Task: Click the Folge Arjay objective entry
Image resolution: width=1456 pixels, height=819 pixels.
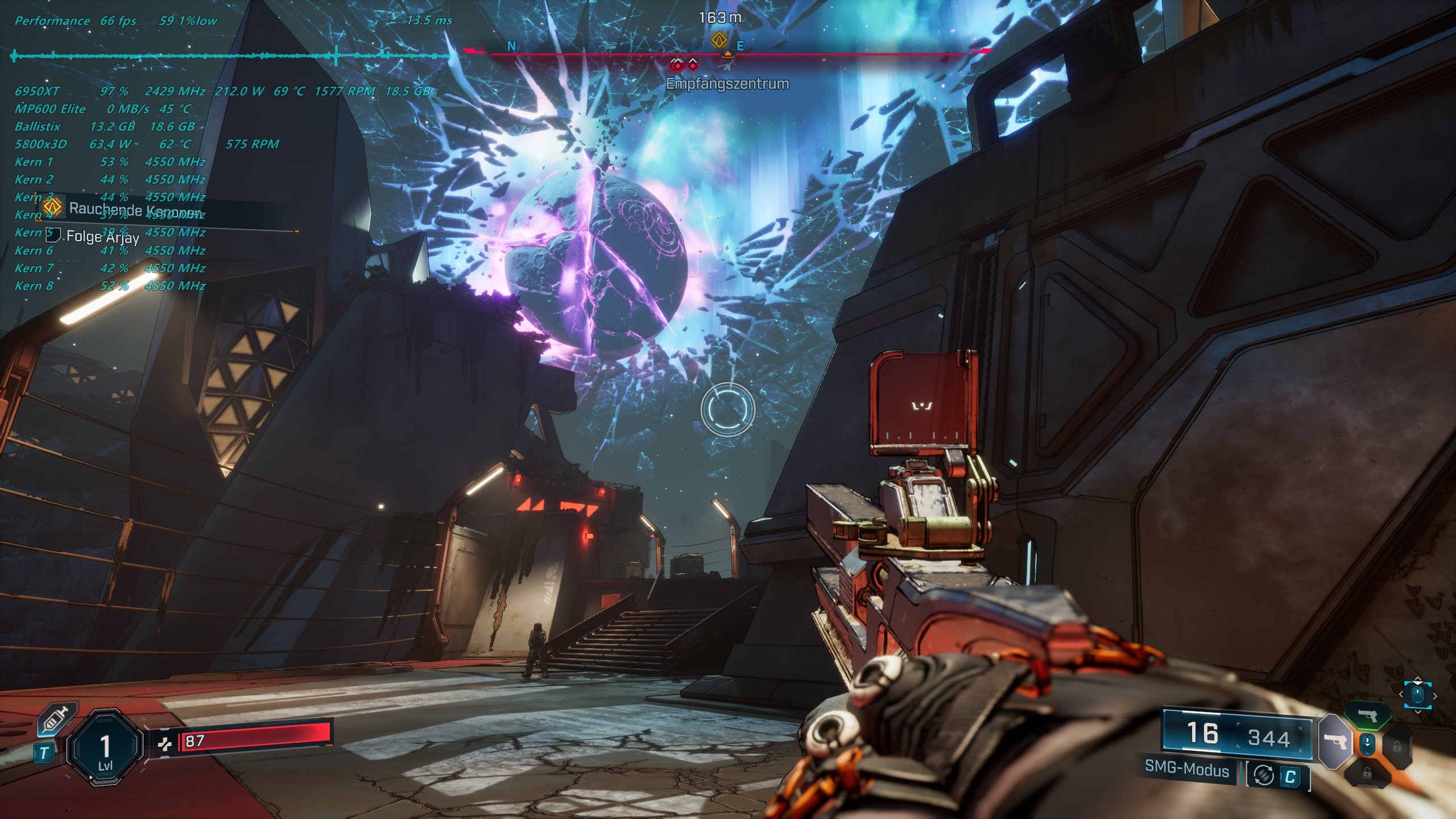Action: 102,236
